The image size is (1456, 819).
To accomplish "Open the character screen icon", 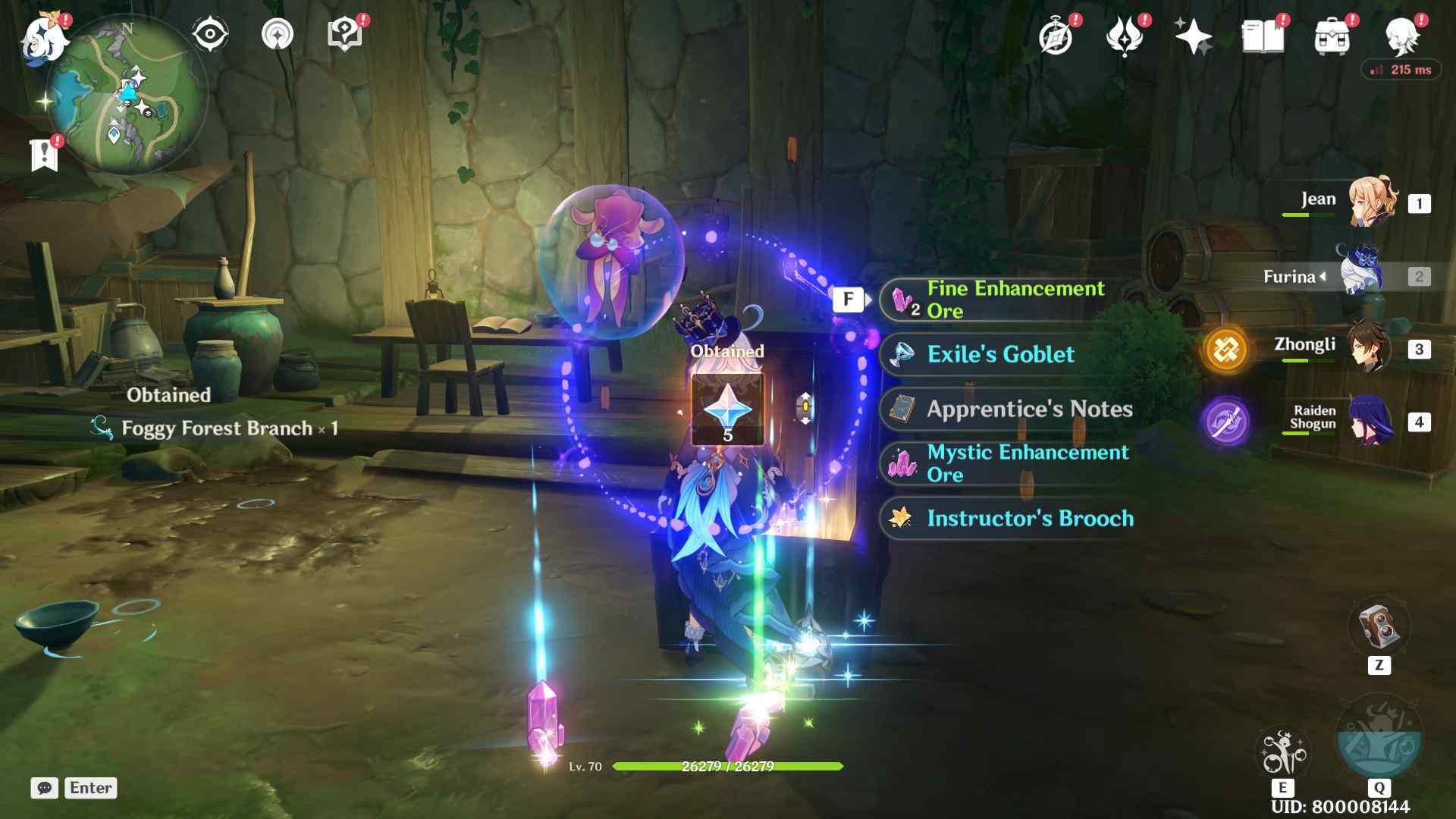I will coord(1401,36).
